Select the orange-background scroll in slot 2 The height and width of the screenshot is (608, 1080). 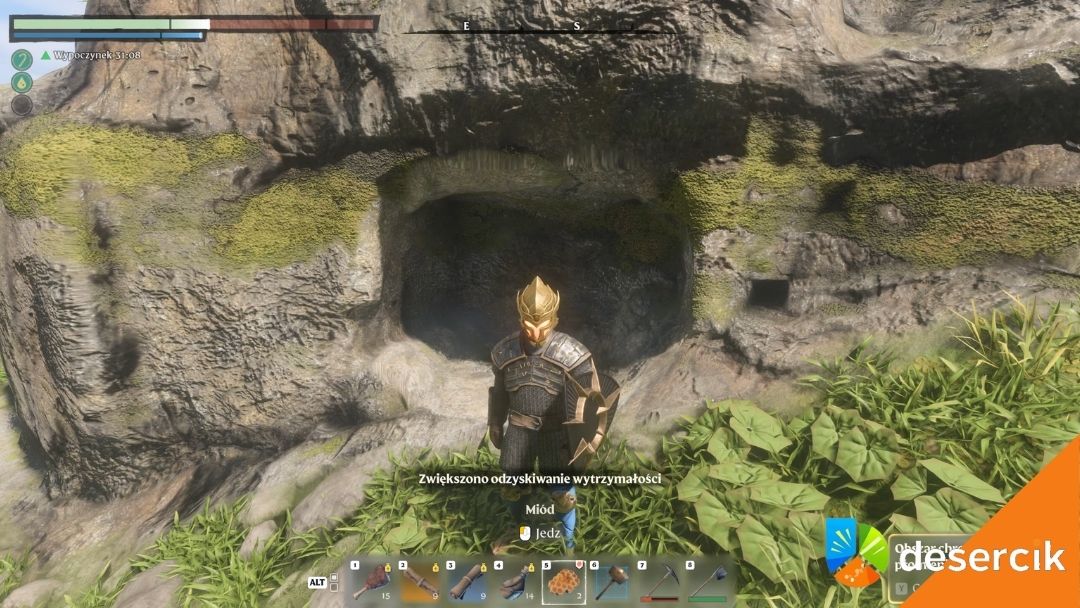point(419,583)
